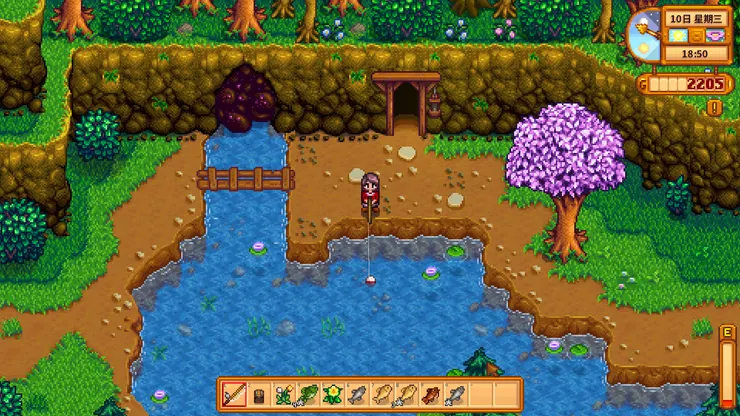Select the wood log hotbar slot
The height and width of the screenshot is (416, 740).
(x=259, y=394)
